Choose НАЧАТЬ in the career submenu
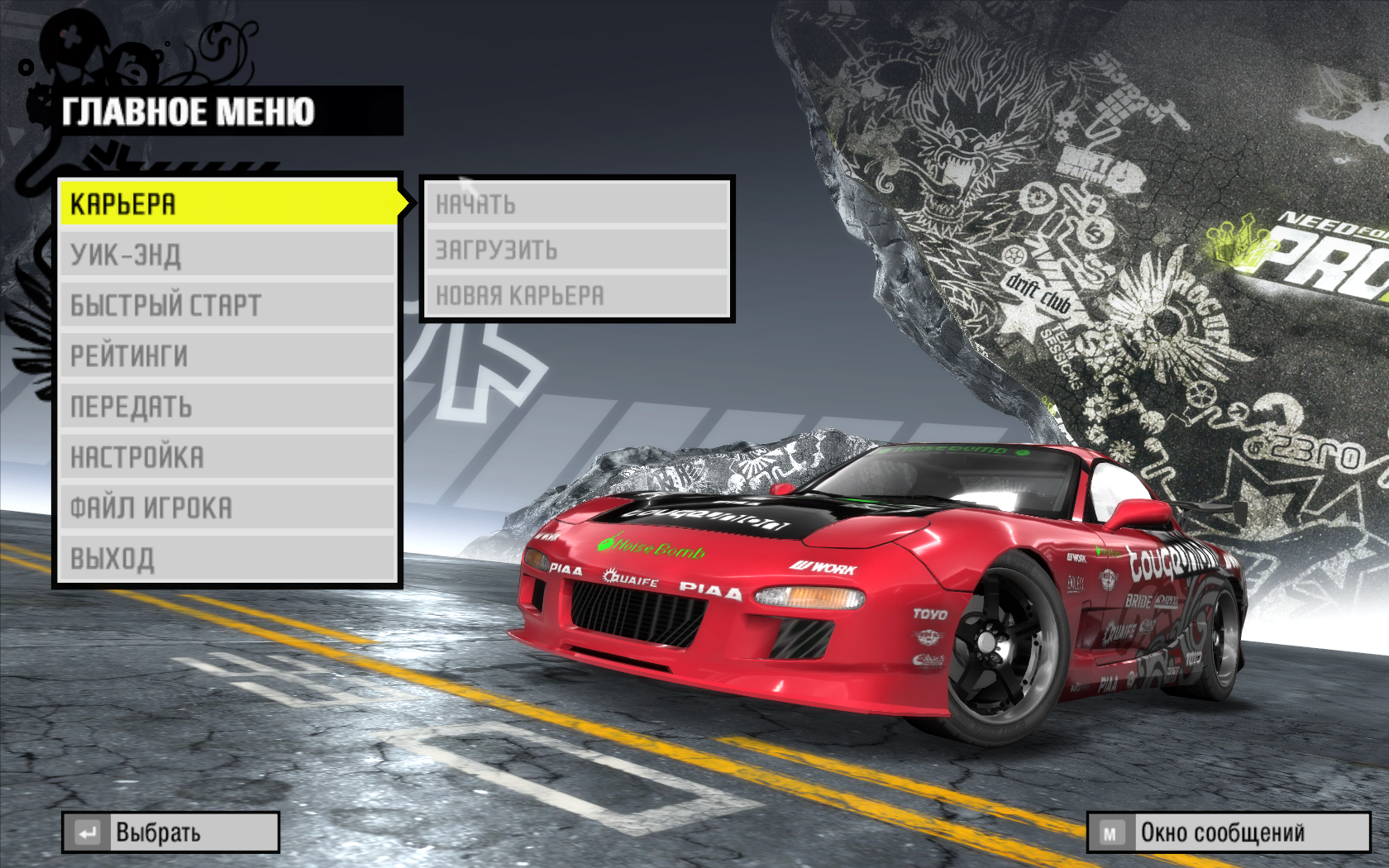Screen dimensions: 1389x868 coord(576,203)
